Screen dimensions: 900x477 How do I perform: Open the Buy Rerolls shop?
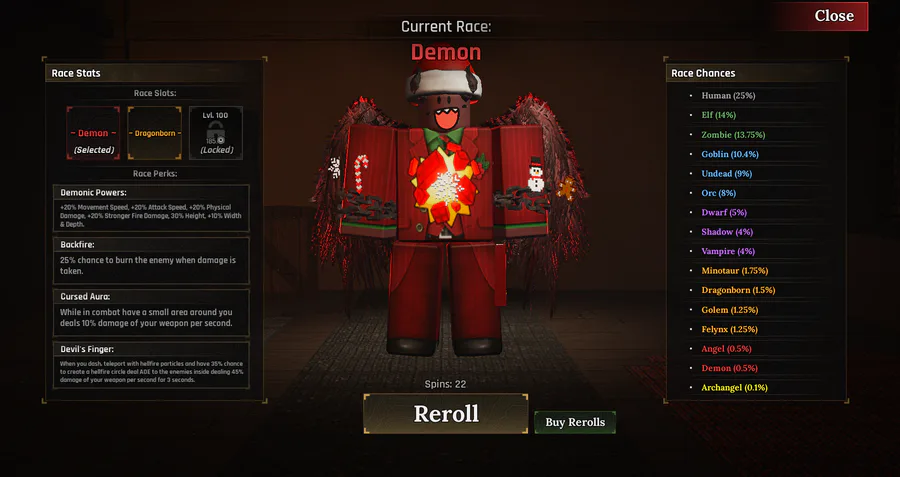pyautogui.click(x=575, y=422)
